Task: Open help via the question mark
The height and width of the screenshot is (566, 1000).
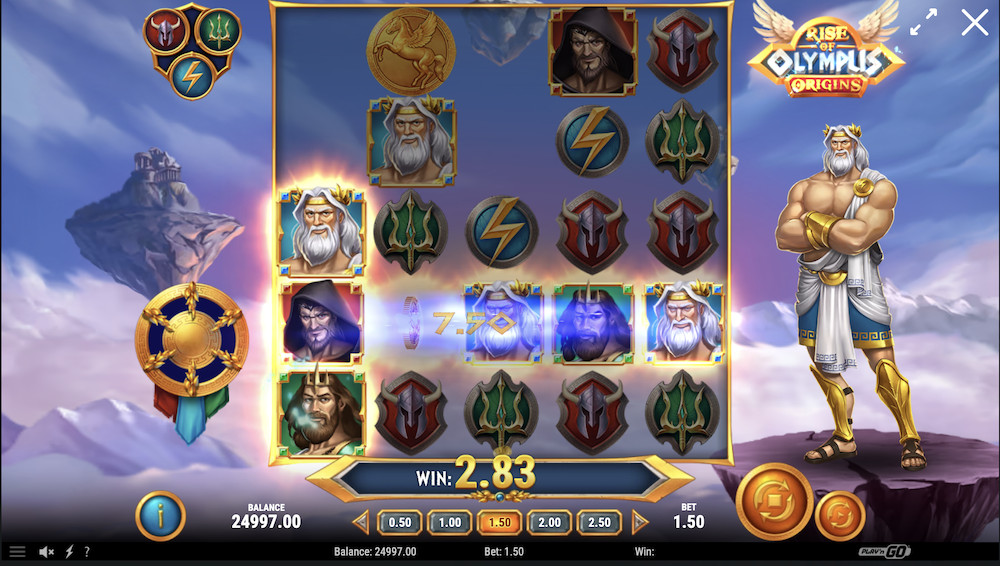Action: point(87,551)
